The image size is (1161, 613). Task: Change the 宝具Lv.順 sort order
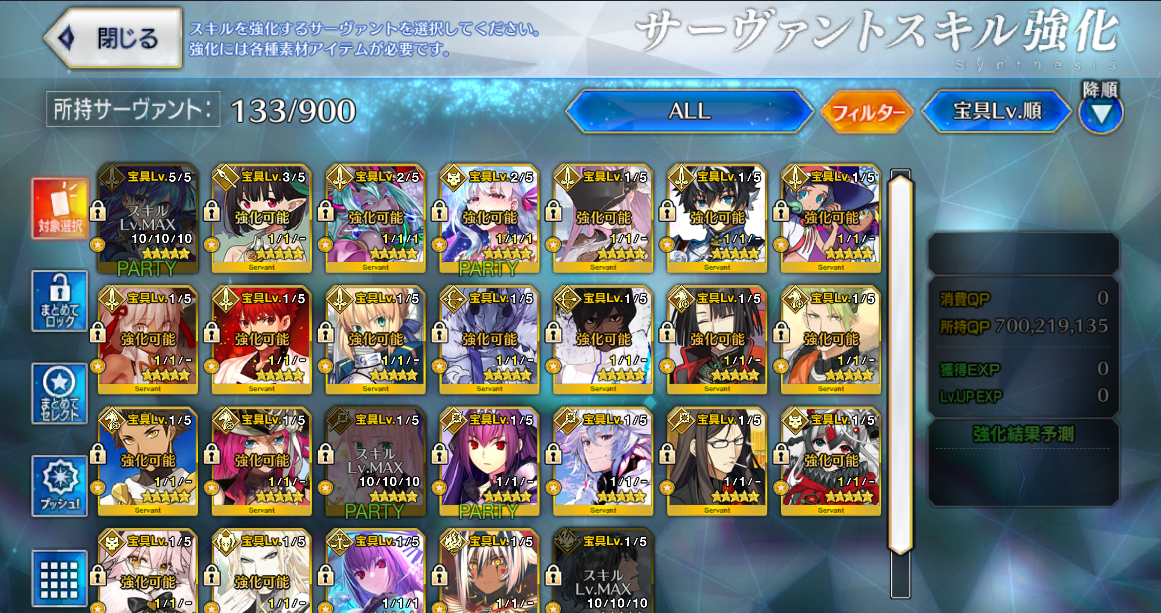point(996,111)
